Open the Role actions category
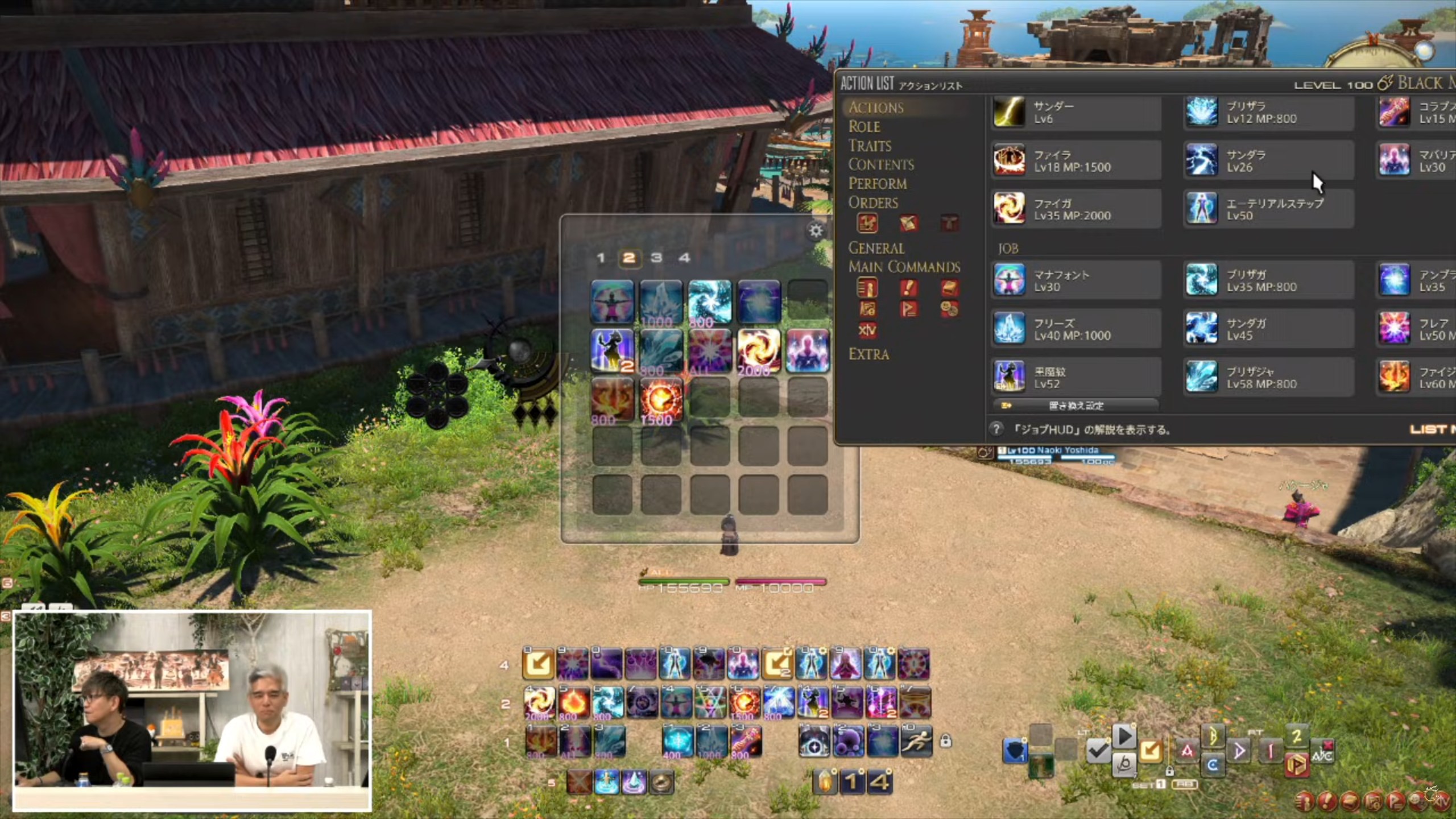1456x819 pixels. [864, 126]
